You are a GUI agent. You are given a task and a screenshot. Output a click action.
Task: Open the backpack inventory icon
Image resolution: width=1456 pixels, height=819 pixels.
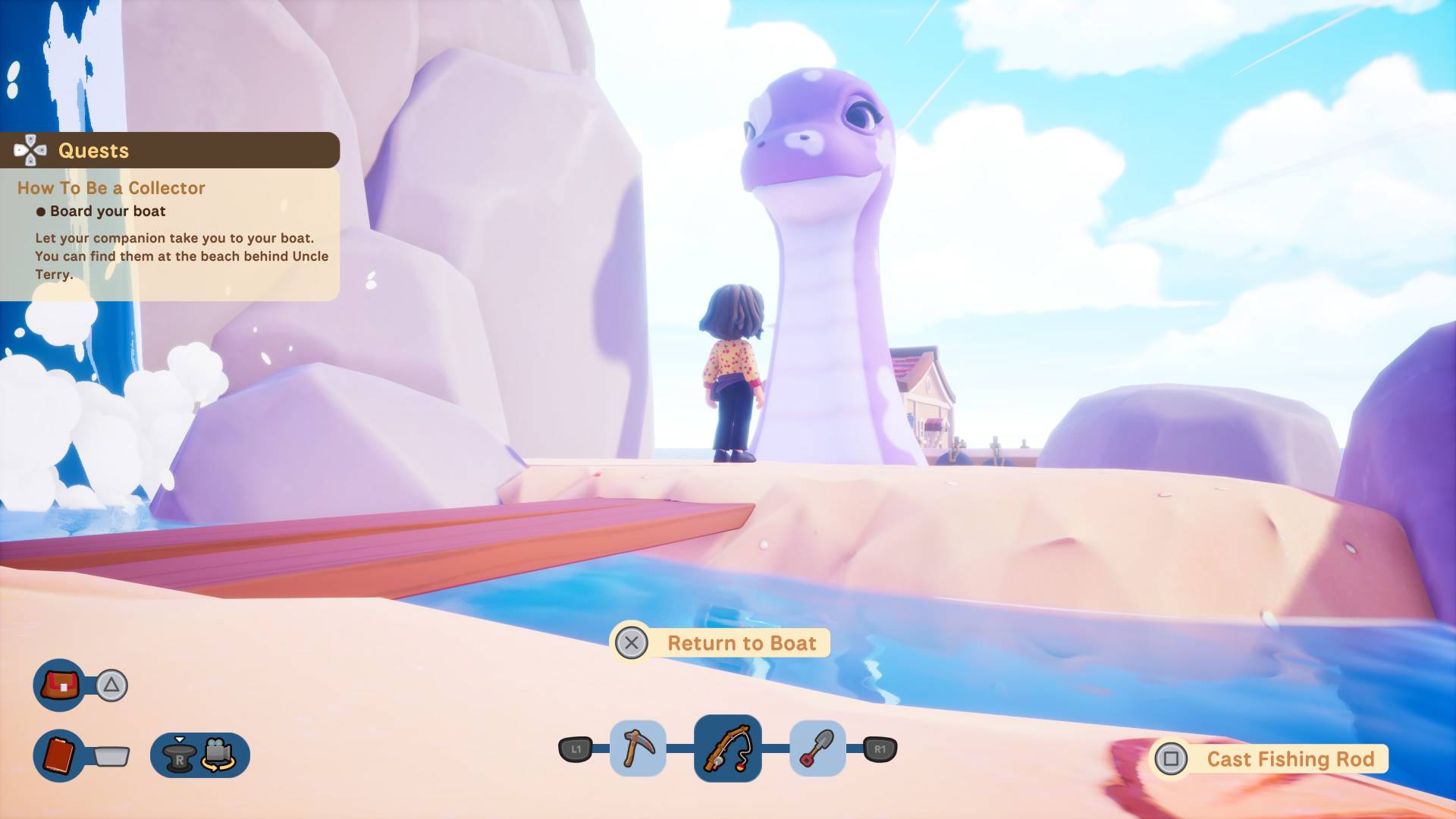coord(59,684)
